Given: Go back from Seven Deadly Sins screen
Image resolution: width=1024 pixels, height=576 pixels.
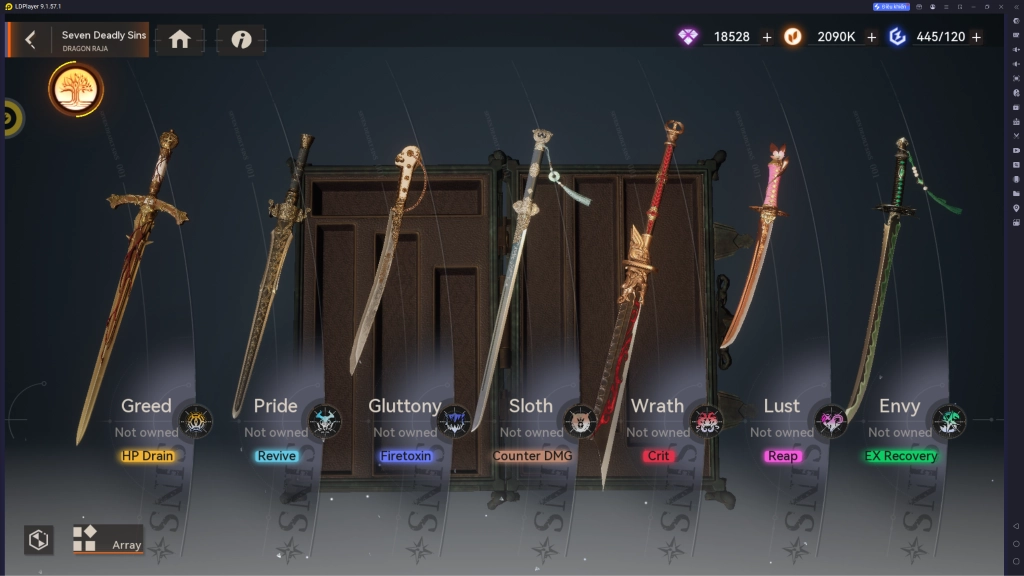Looking at the screenshot, I should (30, 39).
